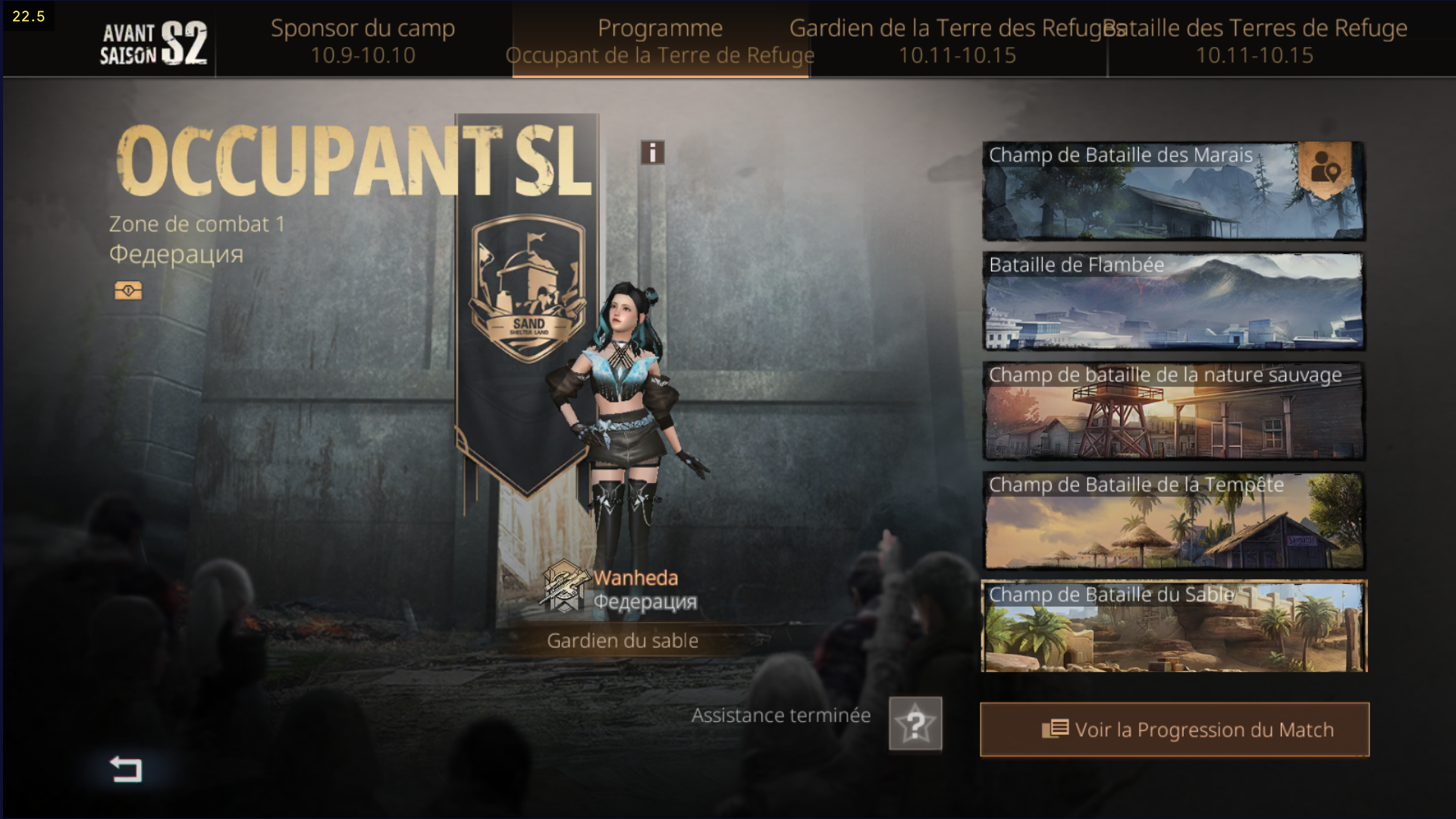Click the question mark star assistance button

coord(915,724)
